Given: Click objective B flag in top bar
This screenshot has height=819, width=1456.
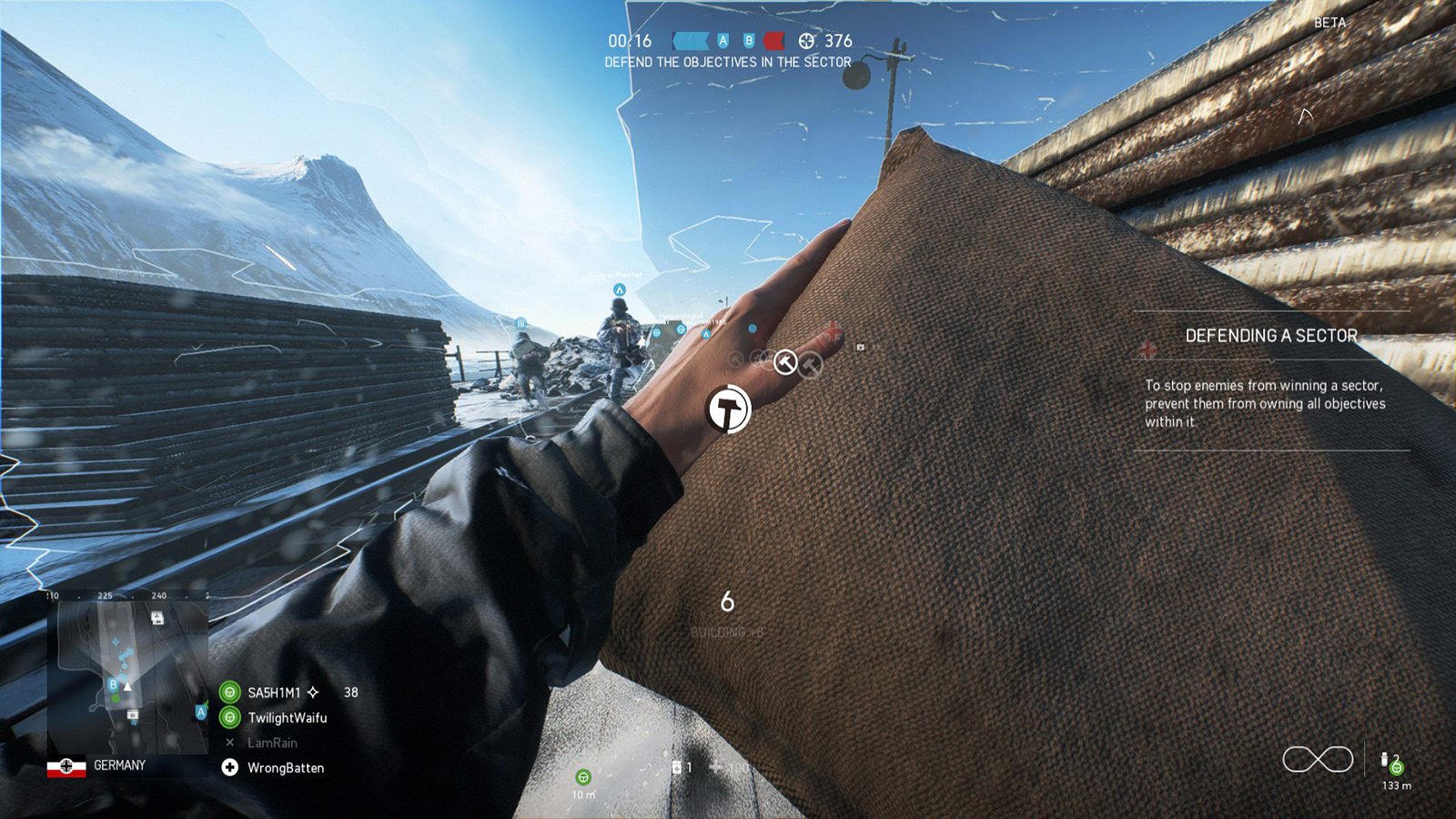Looking at the screenshot, I should click(x=749, y=41).
